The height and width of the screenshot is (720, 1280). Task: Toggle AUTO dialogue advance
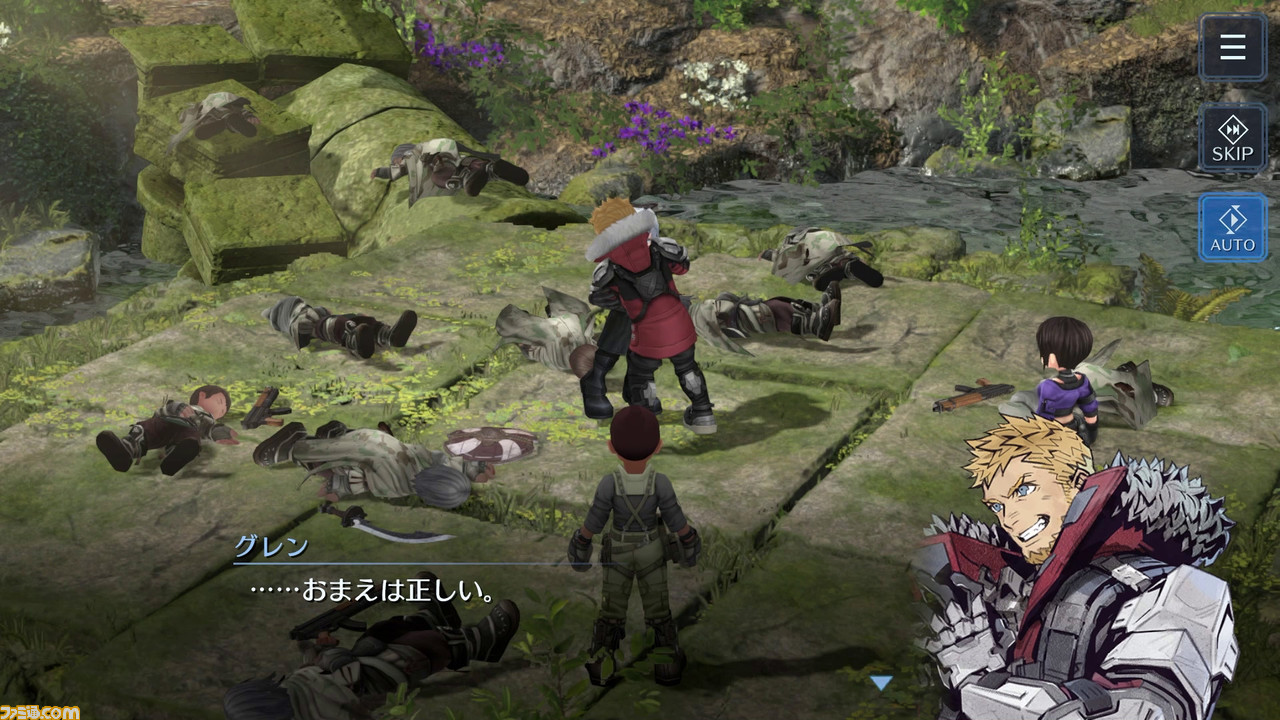click(1232, 228)
